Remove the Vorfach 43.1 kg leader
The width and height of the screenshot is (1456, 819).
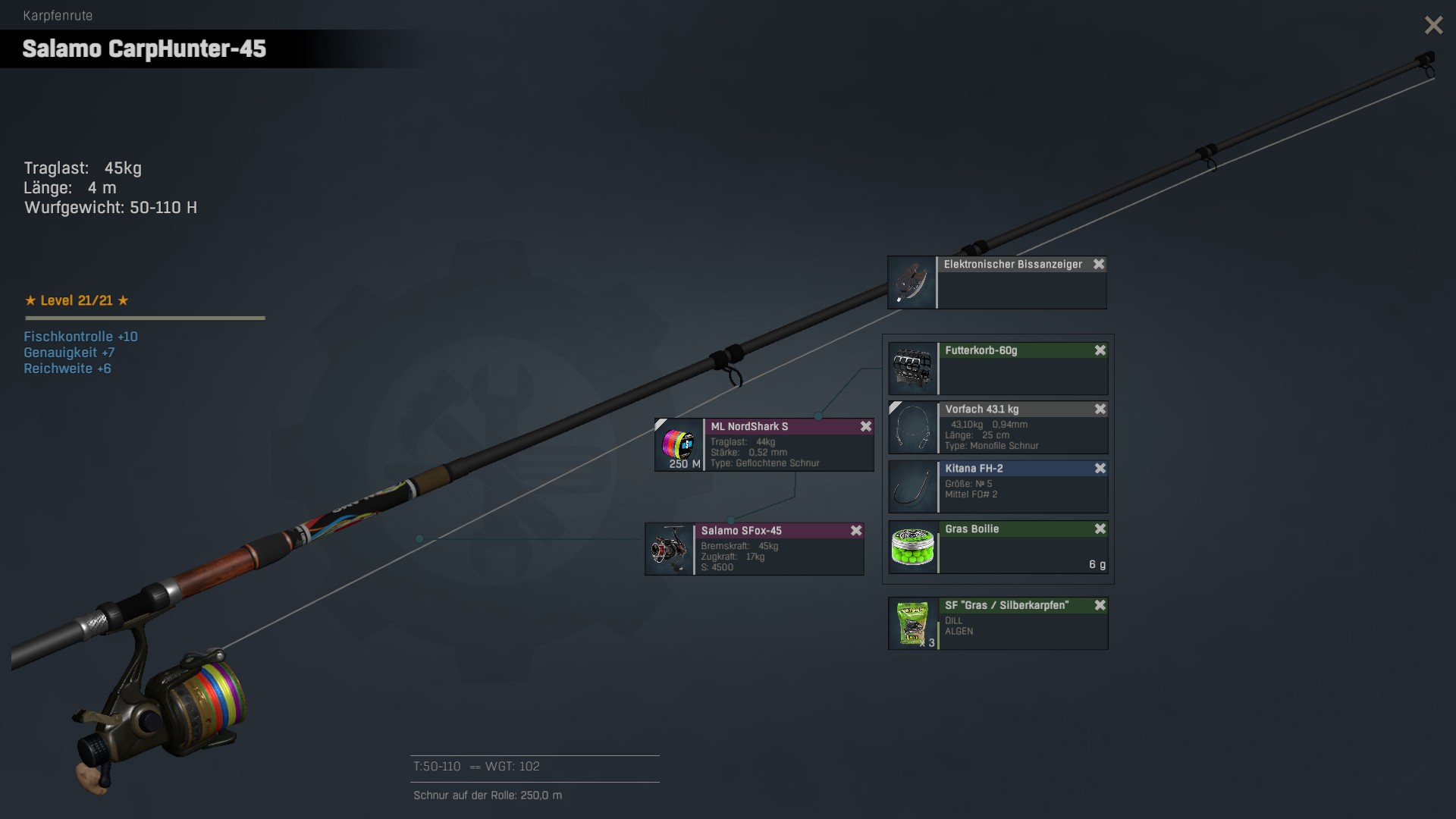pyautogui.click(x=1100, y=409)
